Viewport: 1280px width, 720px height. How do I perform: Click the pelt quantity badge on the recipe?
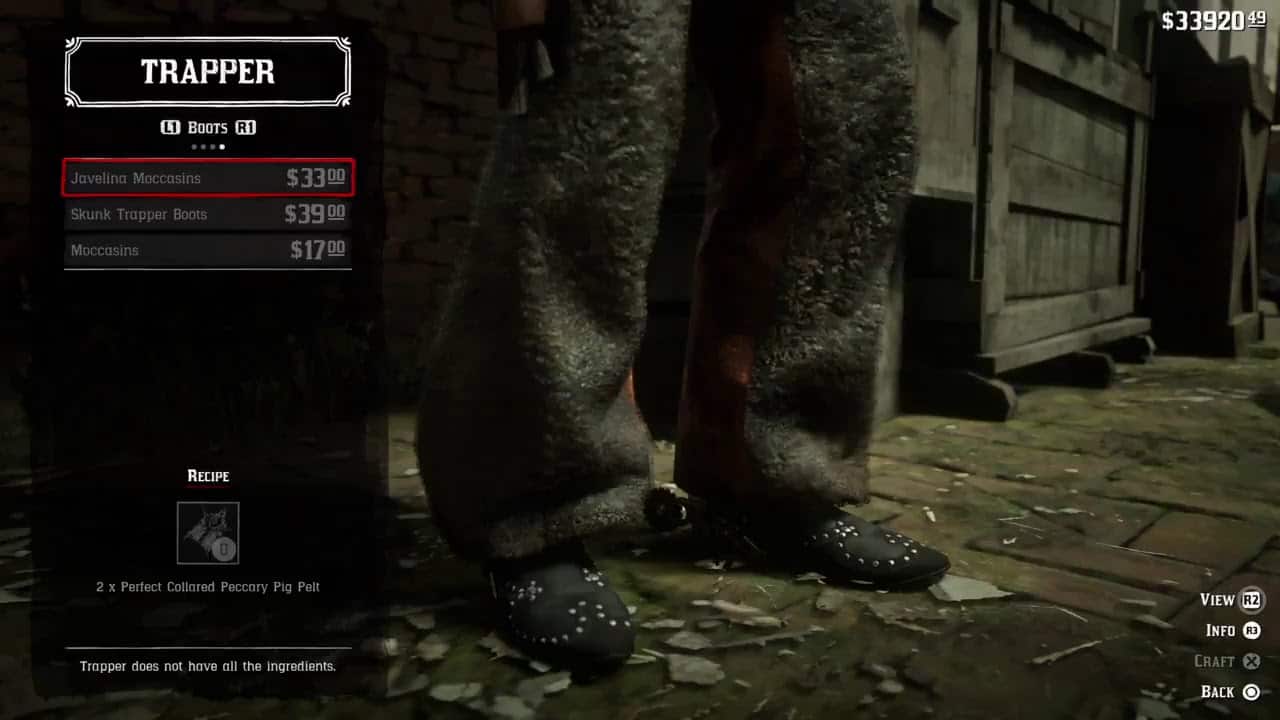coord(221,549)
